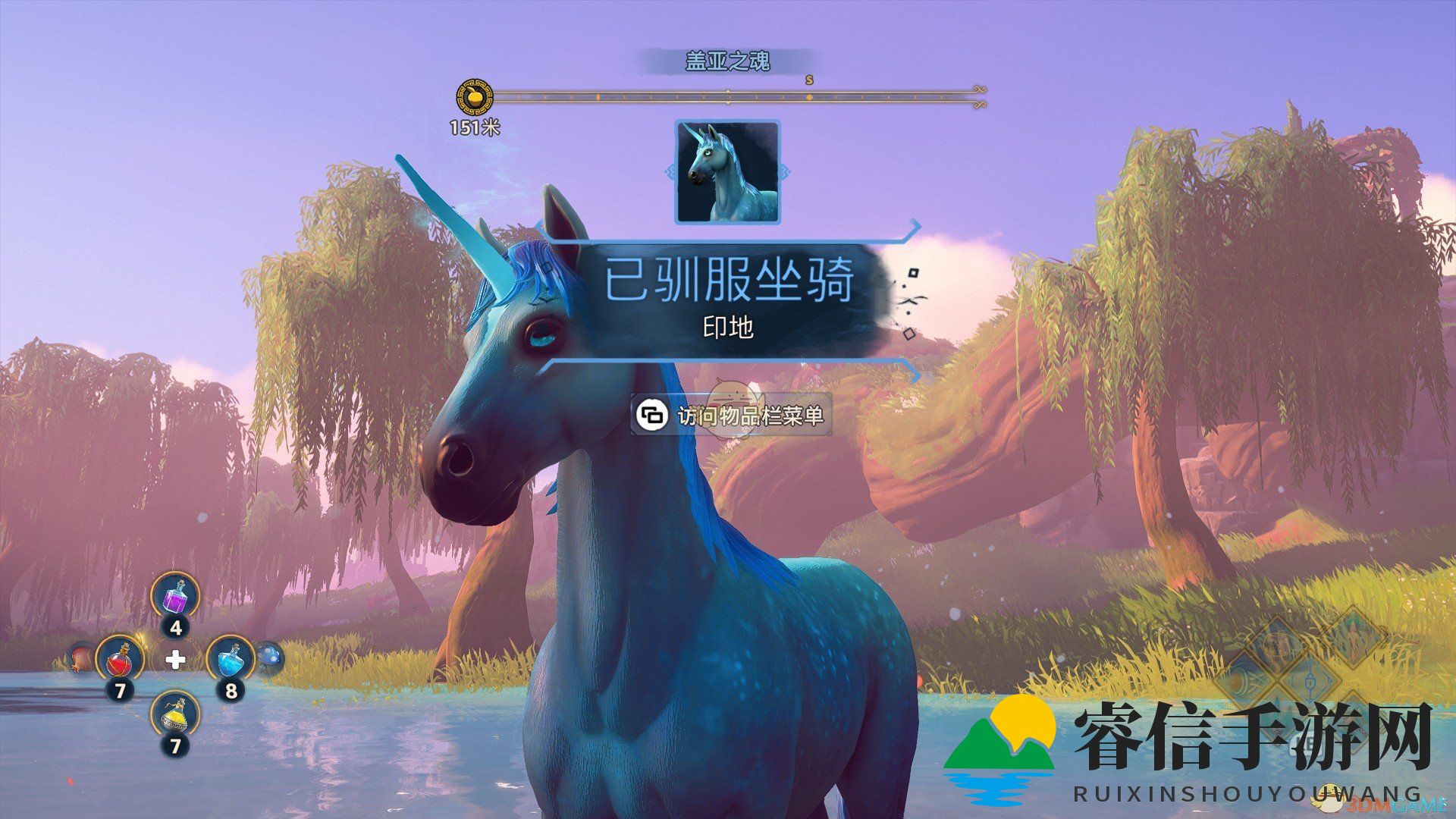Screen dimensions: 1456x819
Task: Use the red health potion
Action: point(120,658)
